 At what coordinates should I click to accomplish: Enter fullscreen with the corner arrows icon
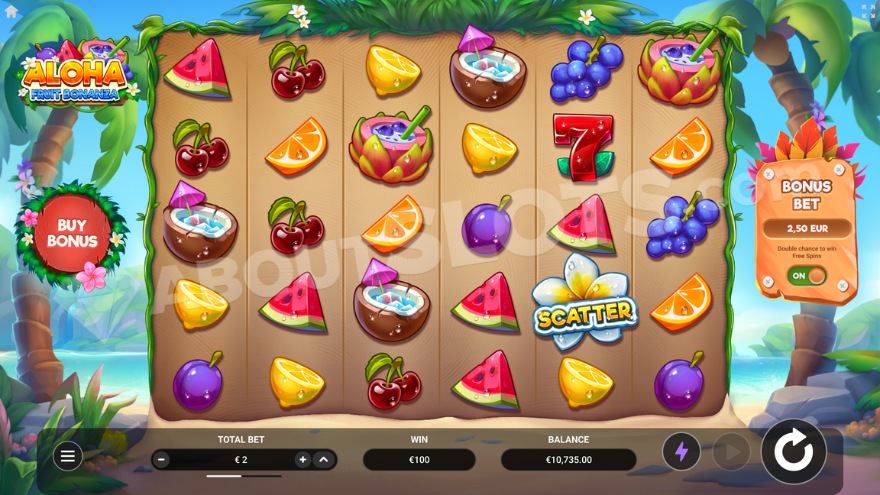pos(867,11)
